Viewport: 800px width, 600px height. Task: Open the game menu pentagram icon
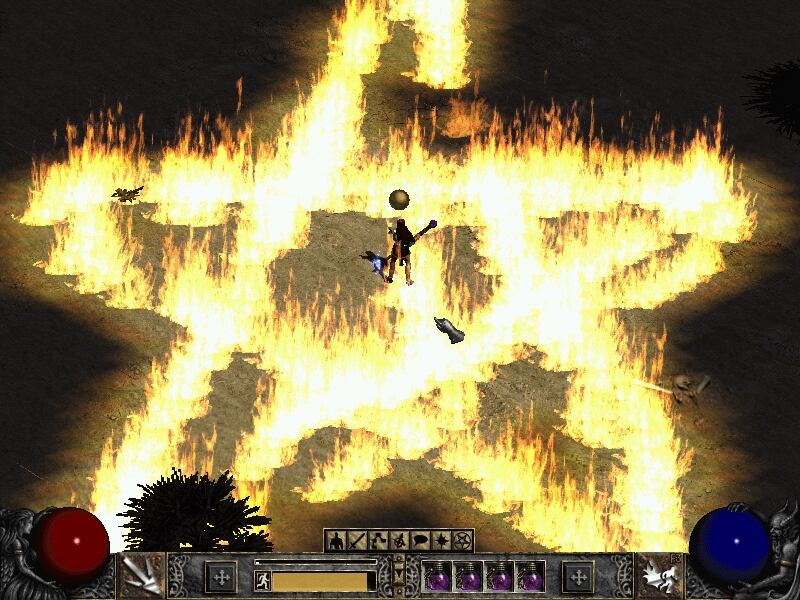coord(462,541)
